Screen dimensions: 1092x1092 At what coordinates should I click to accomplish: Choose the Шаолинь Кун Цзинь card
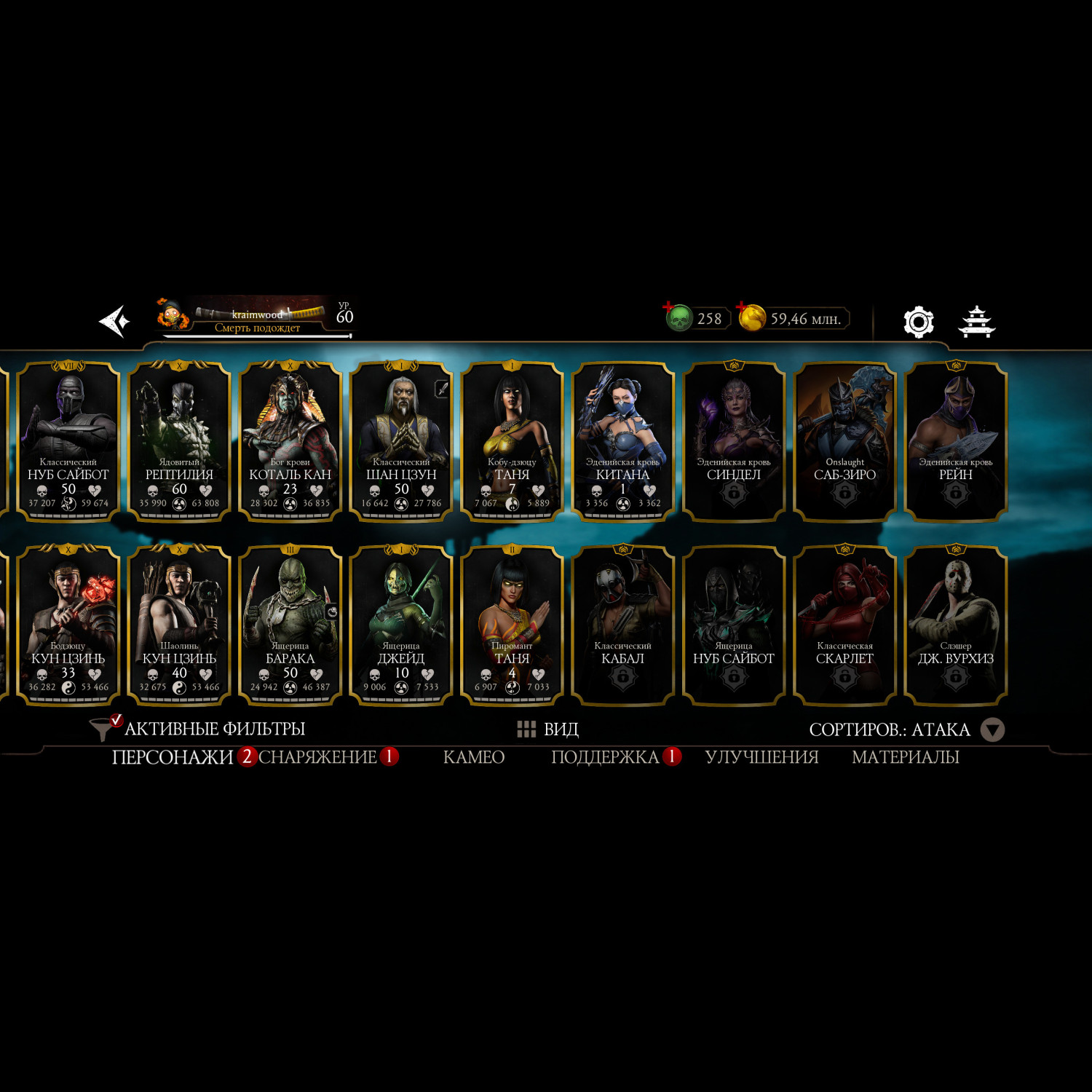pos(179,625)
